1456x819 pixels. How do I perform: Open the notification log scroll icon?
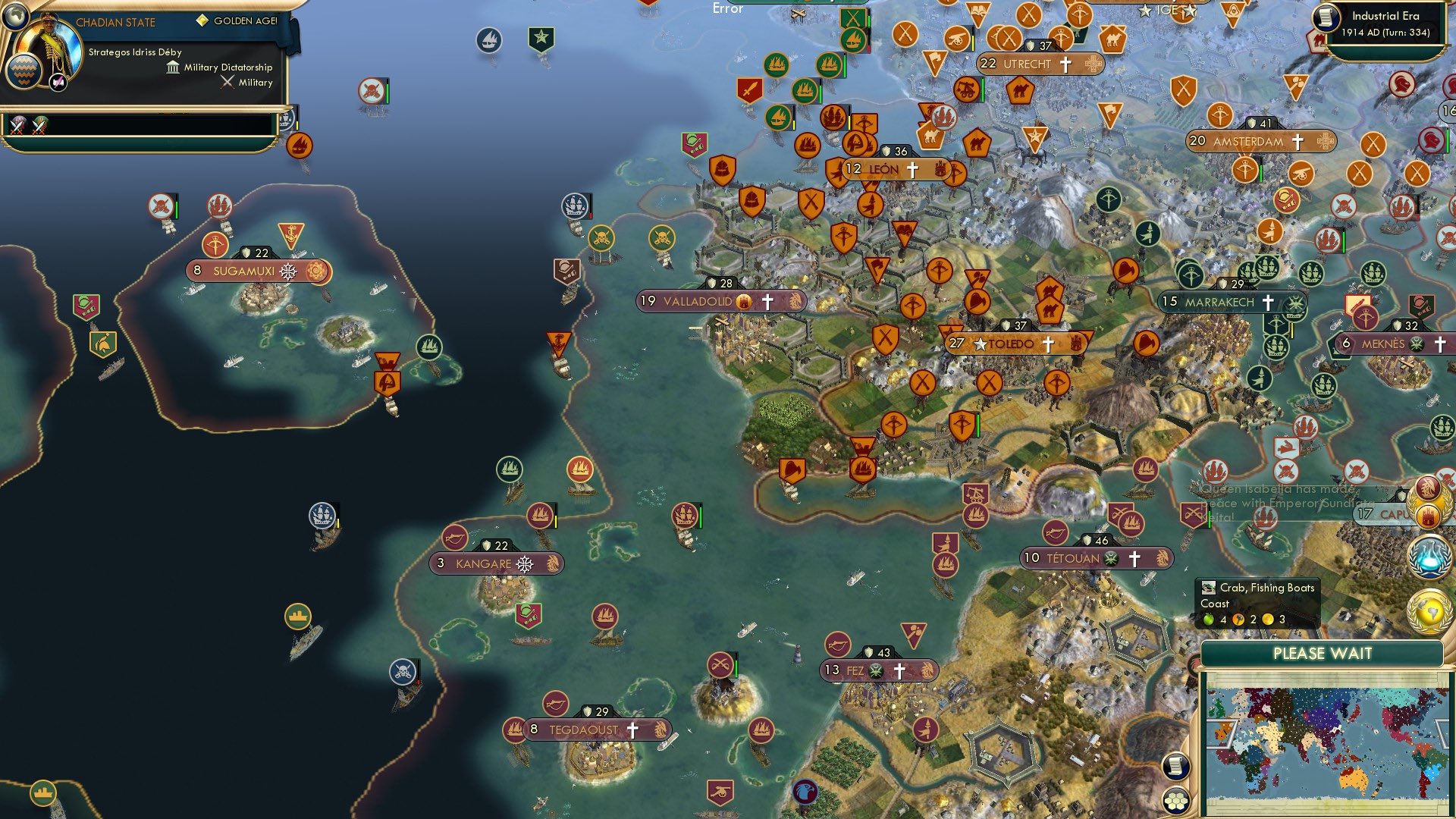[x=1176, y=765]
